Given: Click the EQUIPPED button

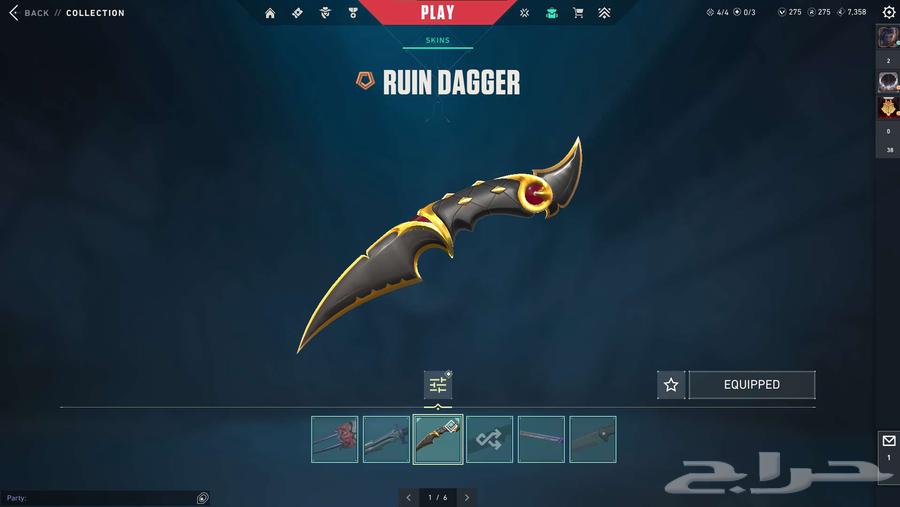Looking at the screenshot, I should coord(751,385).
